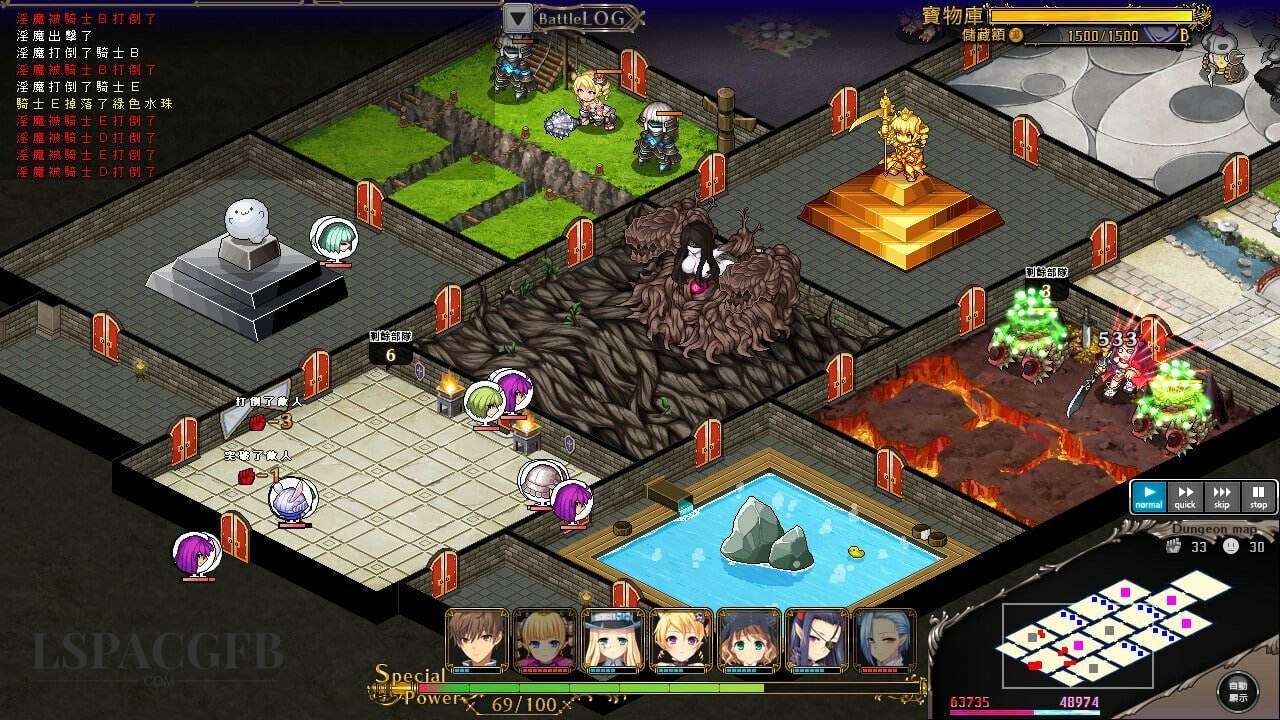Stop the battle playback
Image resolution: width=1280 pixels, height=720 pixels.
(1258, 496)
